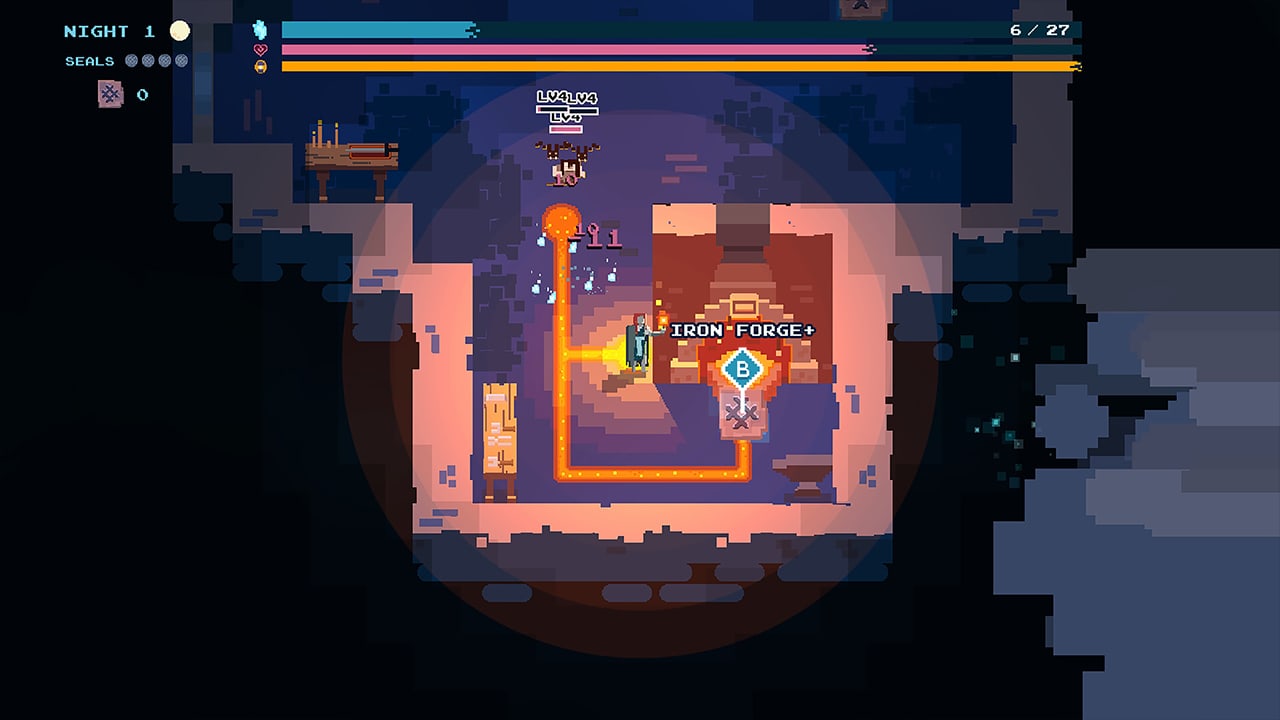Select the rune crafting resource icon
This screenshot has width=1280, height=720.
(x=110, y=94)
